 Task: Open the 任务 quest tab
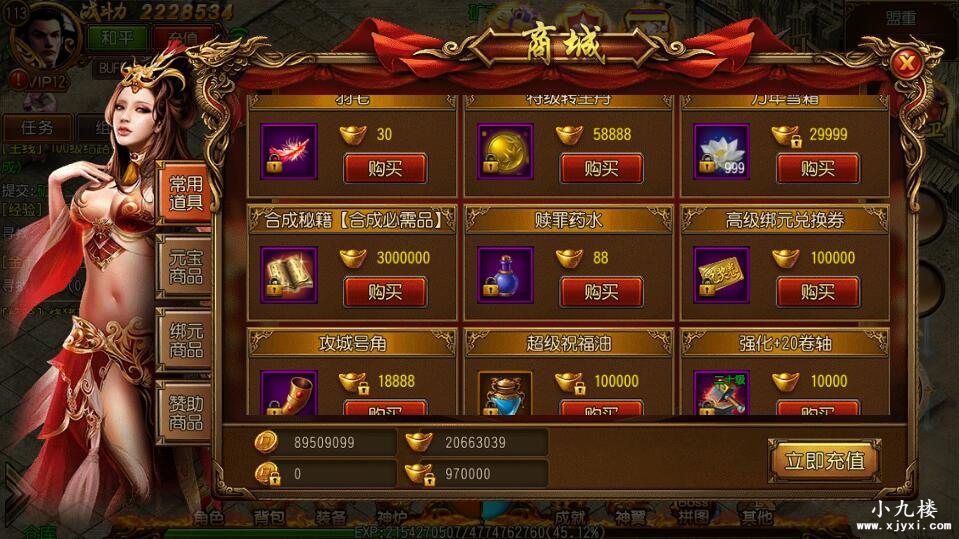click(x=37, y=127)
